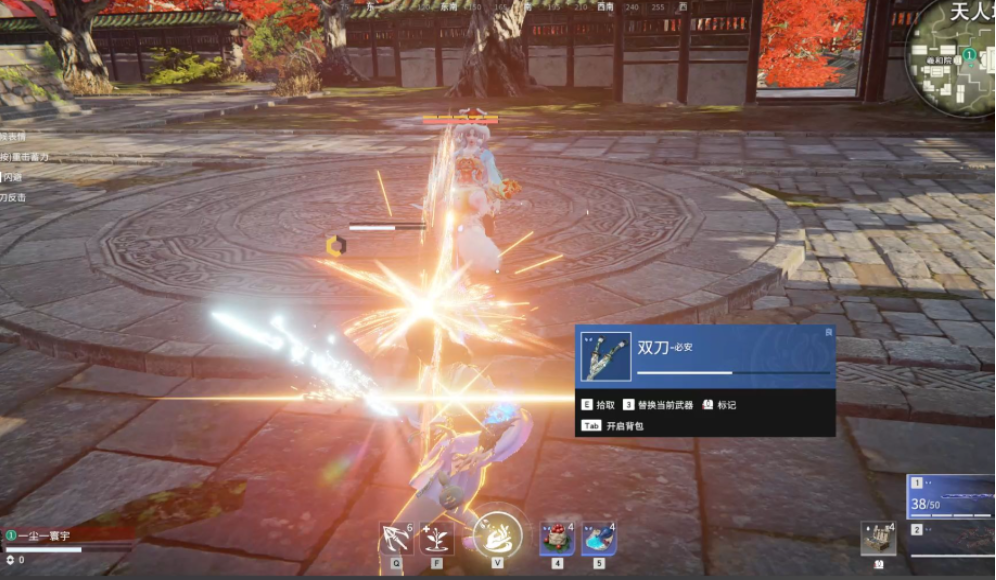
Task: Choose weapon slot 1 with 38/50 durability
Action: tap(951, 497)
